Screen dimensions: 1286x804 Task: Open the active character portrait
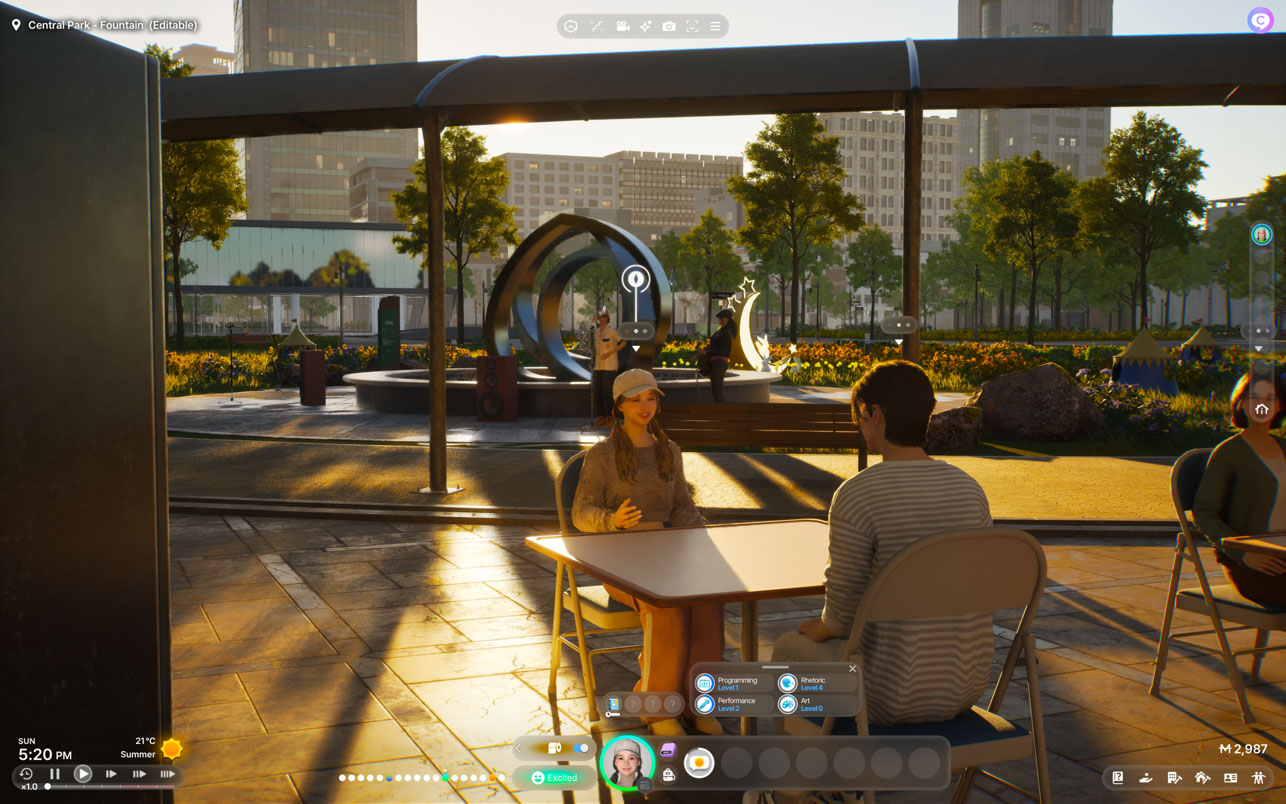(627, 763)
